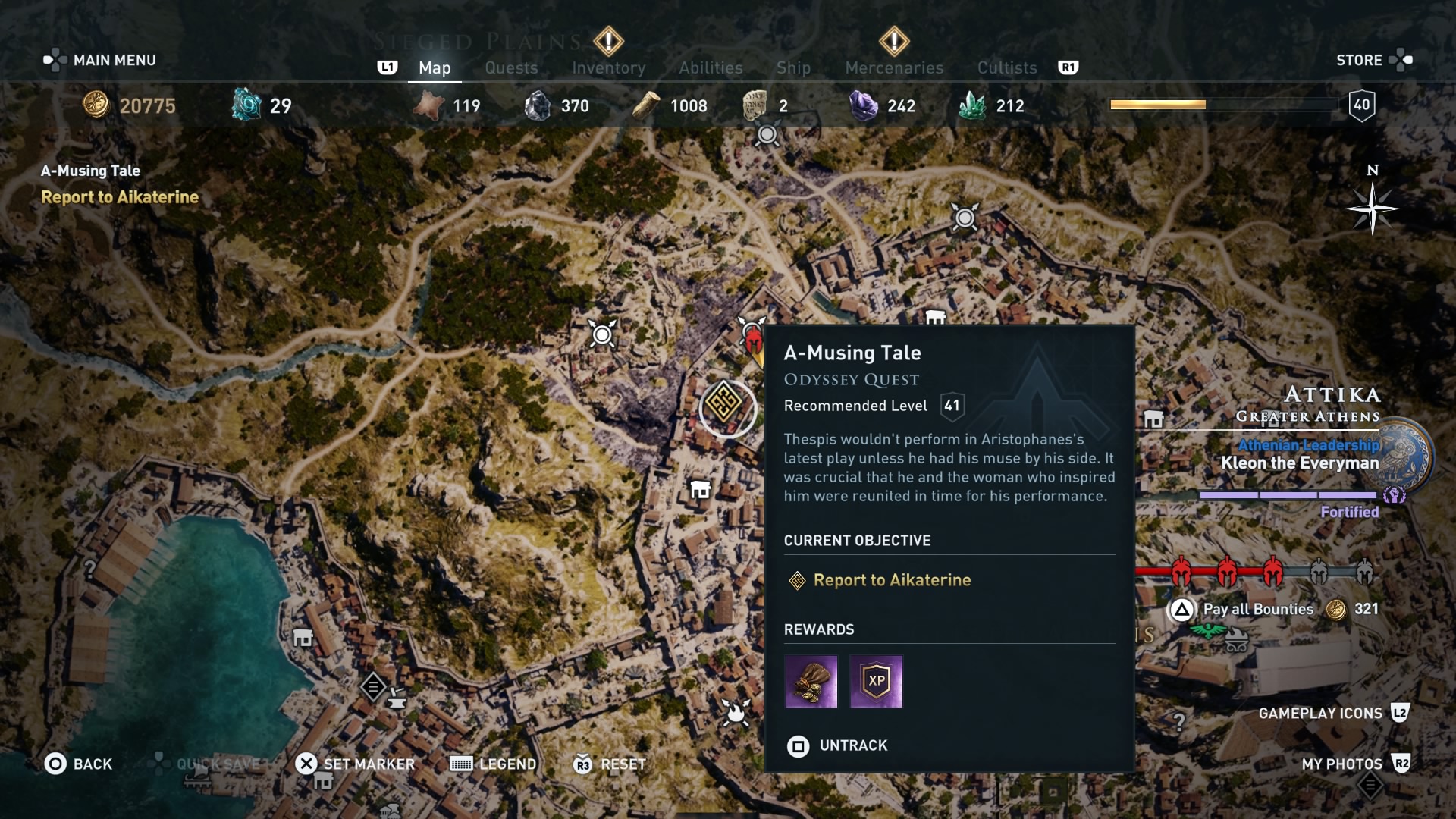1456x819 pixels.
Task: Pay all Bounties for 321 drachmae
Action: 1257,609
